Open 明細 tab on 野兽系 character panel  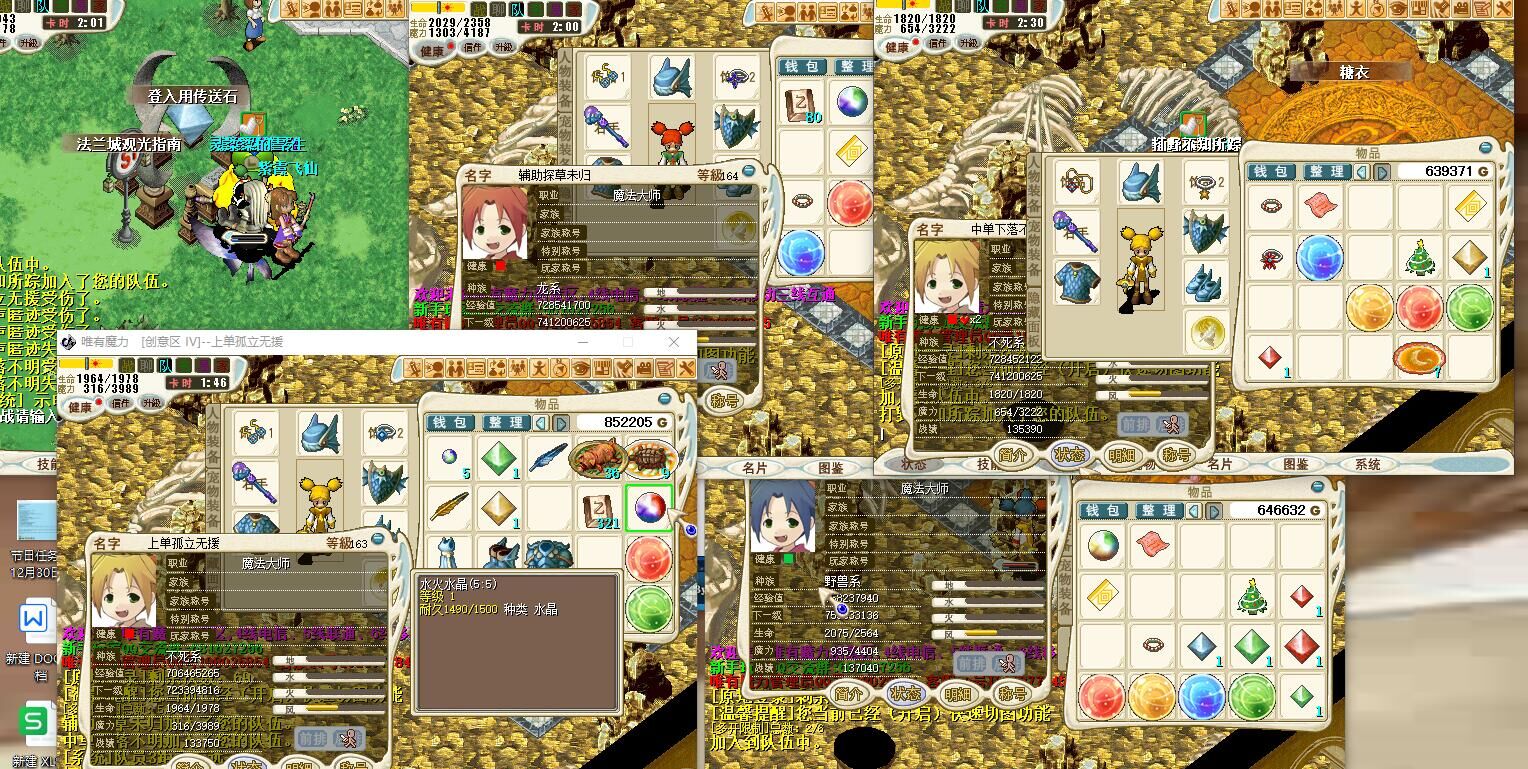pos(958,694)
